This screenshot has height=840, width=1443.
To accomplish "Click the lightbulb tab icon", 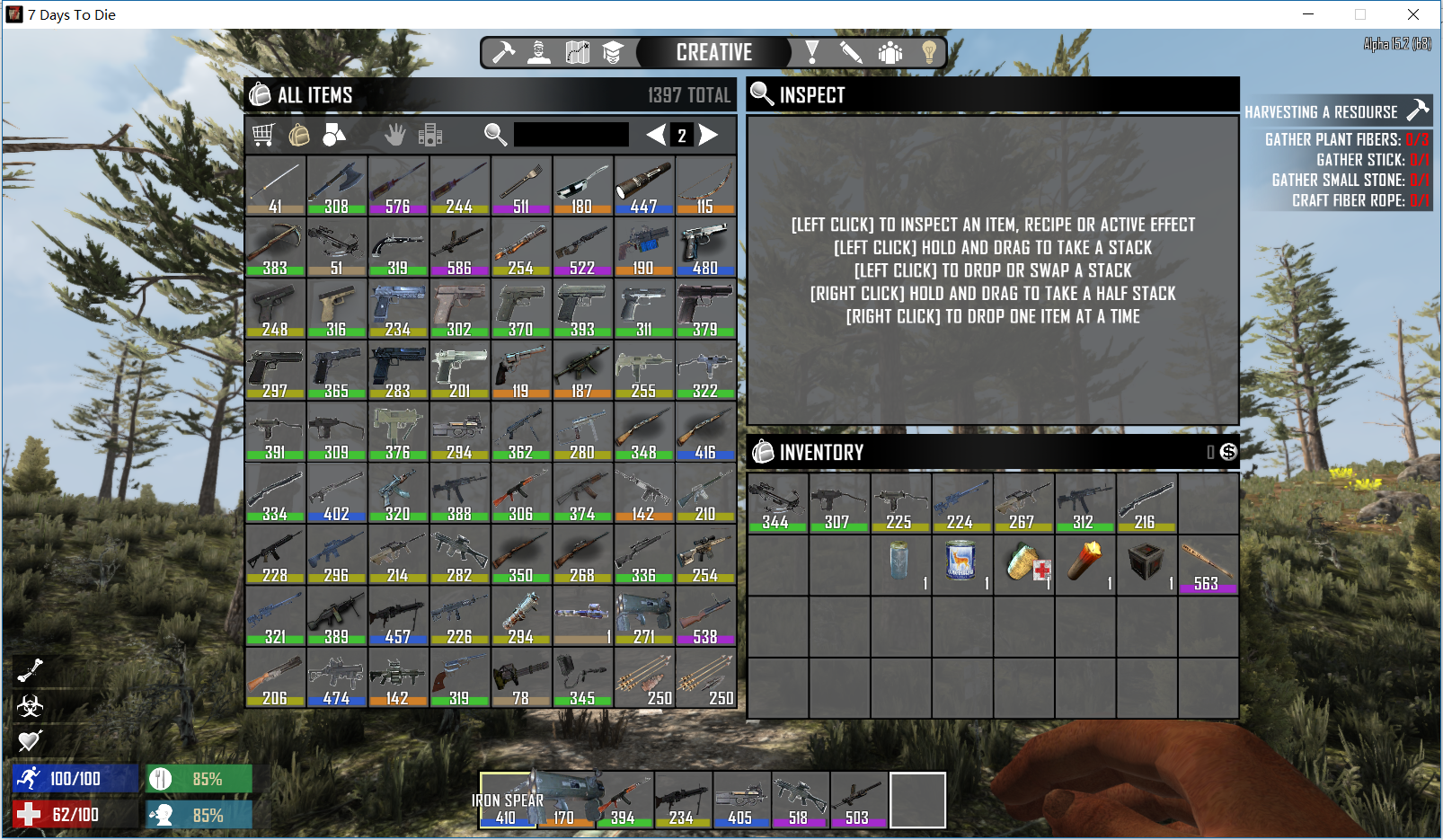I will (929, 52).
